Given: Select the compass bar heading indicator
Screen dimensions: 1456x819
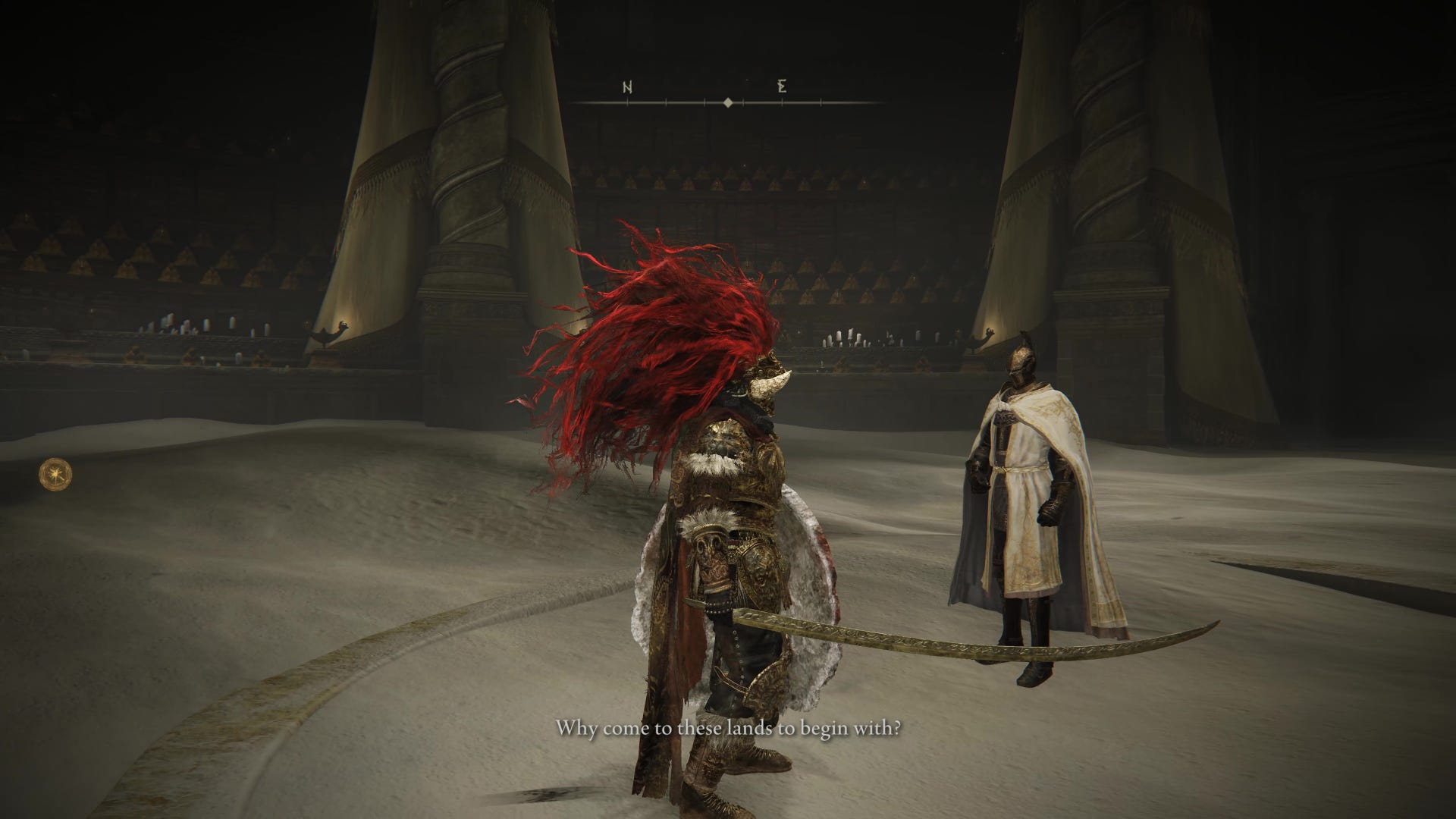Looking at the screenshot, I should [x=728, y=102].
